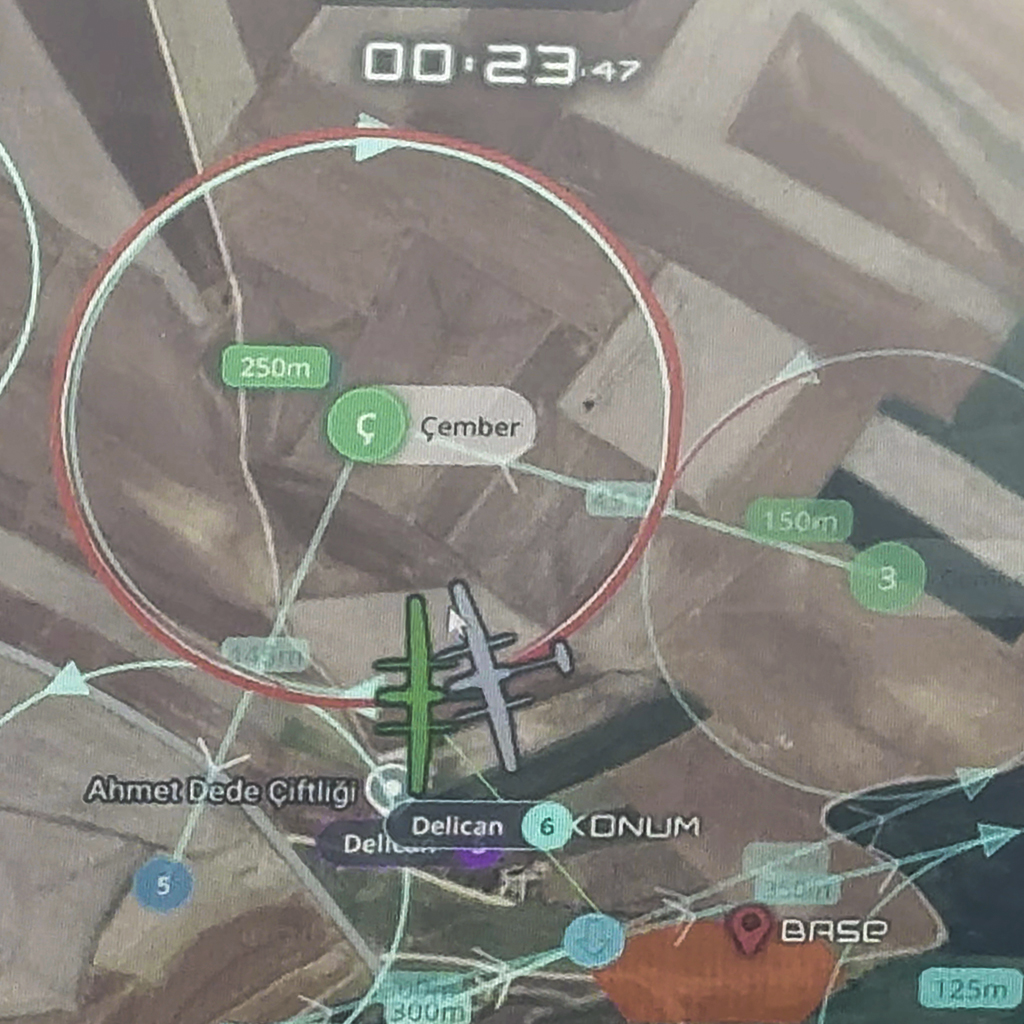Choose the blue waypoint 5 marker
Screen dimensions: 1024x1024
[163, 884]
